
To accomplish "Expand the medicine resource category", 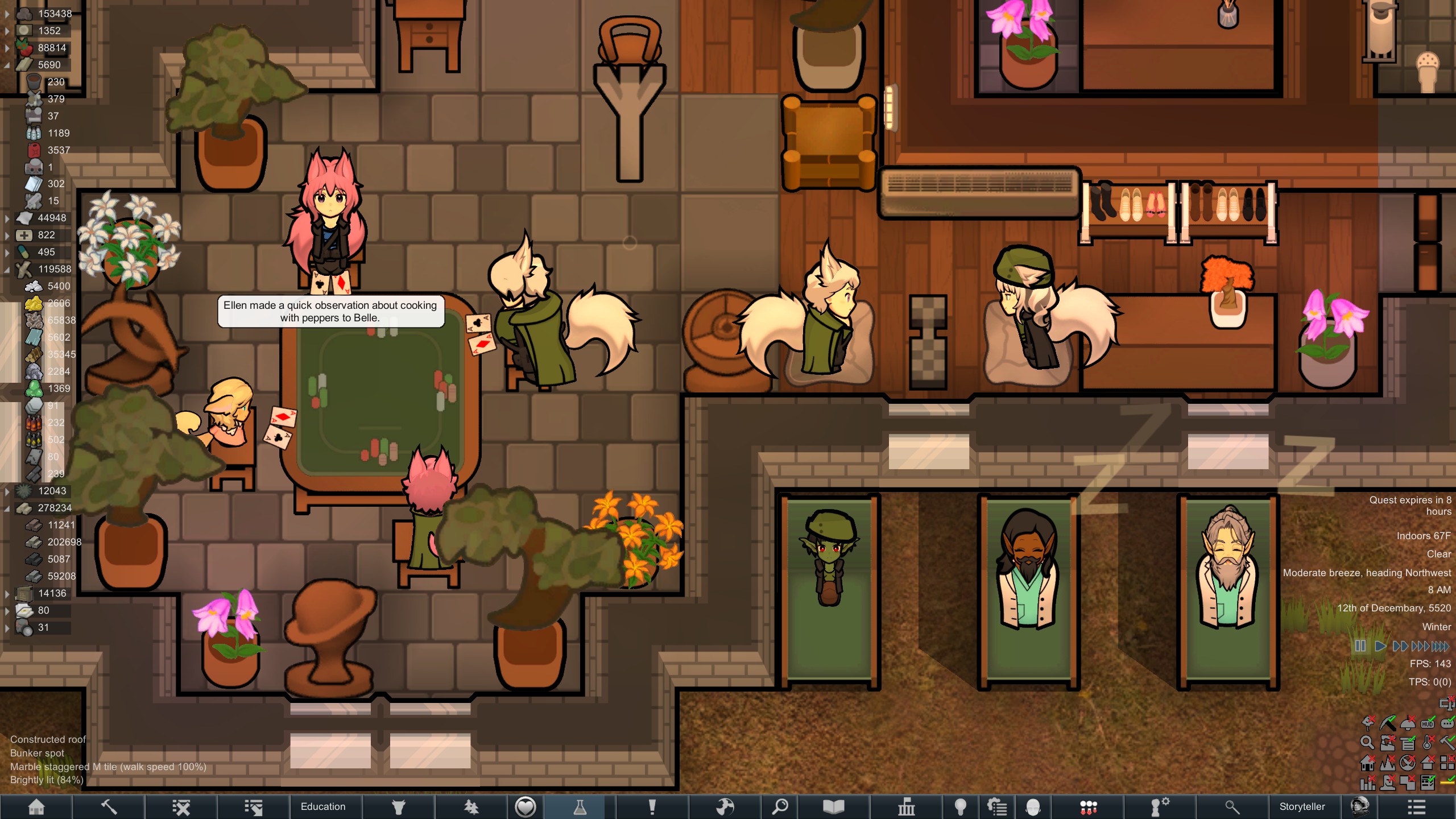I will click(x=7, y=235).
